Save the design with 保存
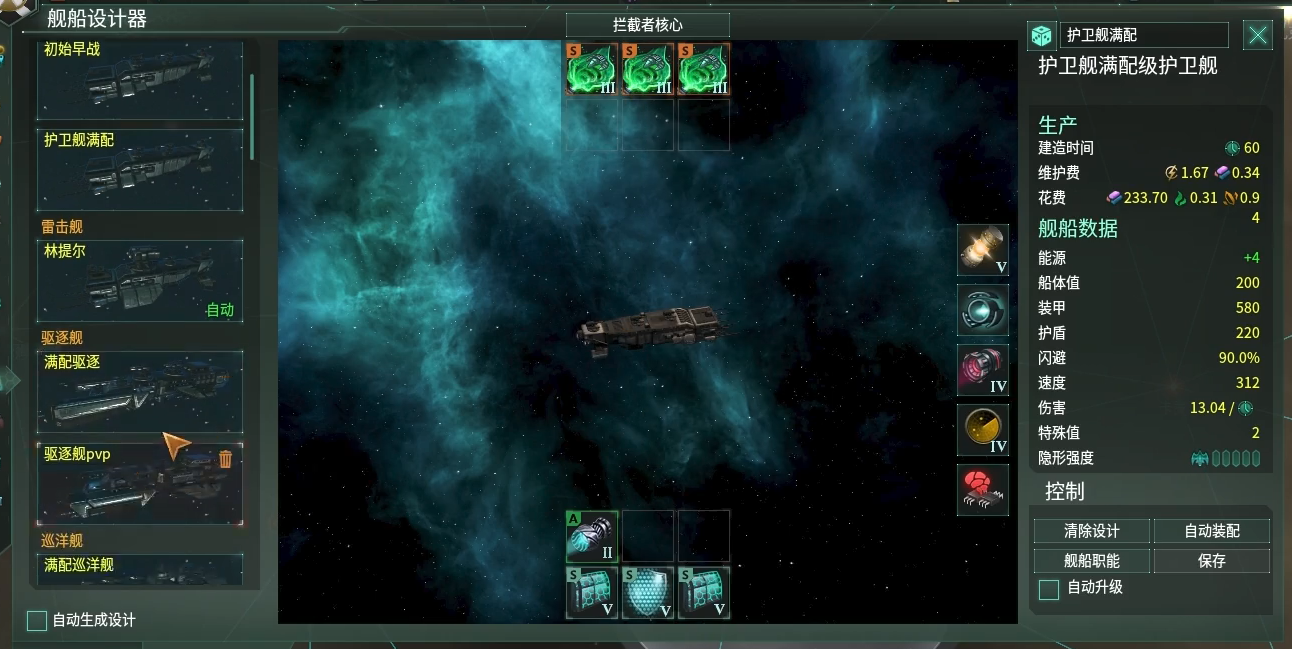The image size is (1292, 649). click(x=1211, y=561)
